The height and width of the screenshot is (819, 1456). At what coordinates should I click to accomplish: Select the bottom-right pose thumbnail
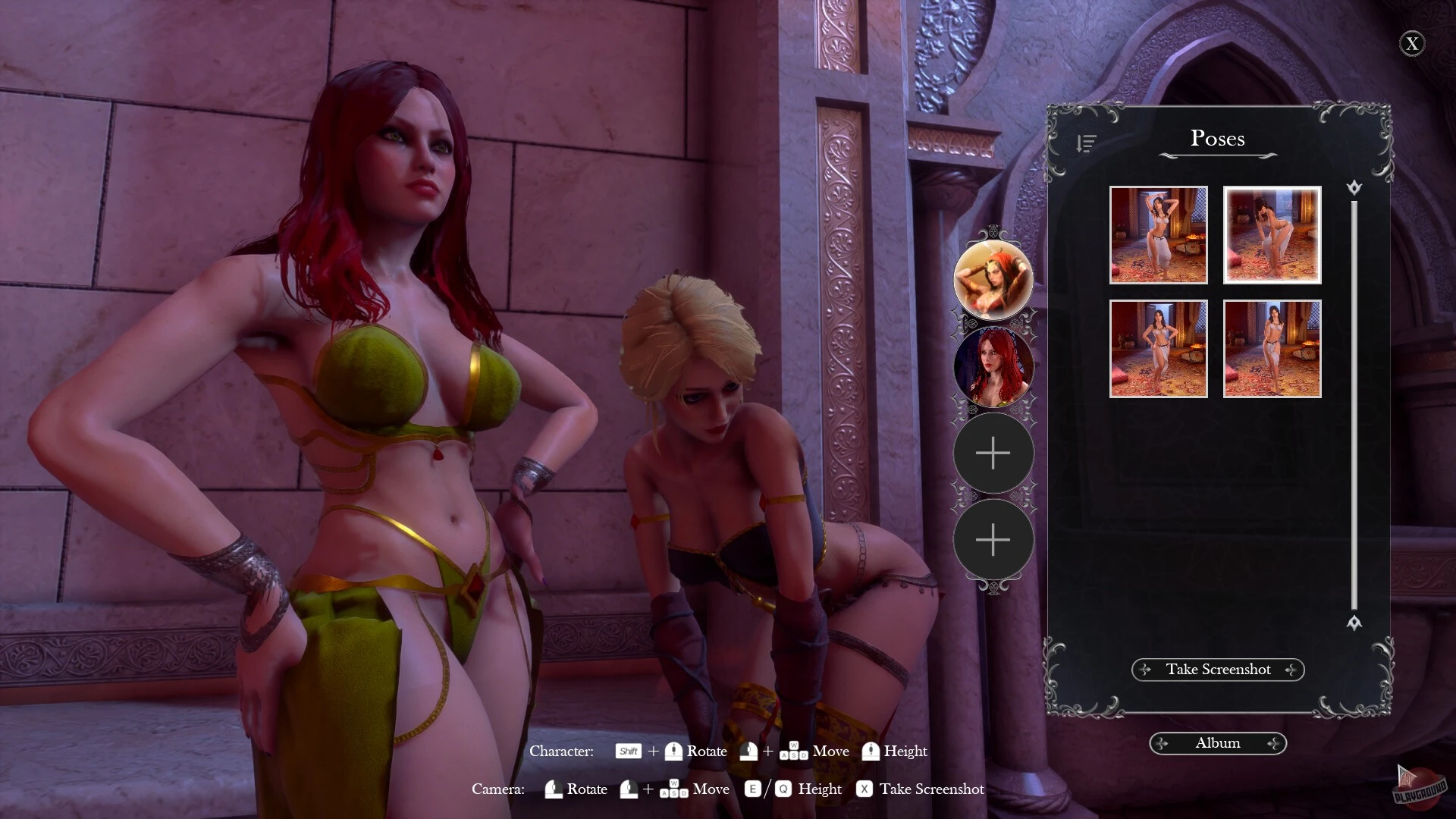[x=1272, y=347]
